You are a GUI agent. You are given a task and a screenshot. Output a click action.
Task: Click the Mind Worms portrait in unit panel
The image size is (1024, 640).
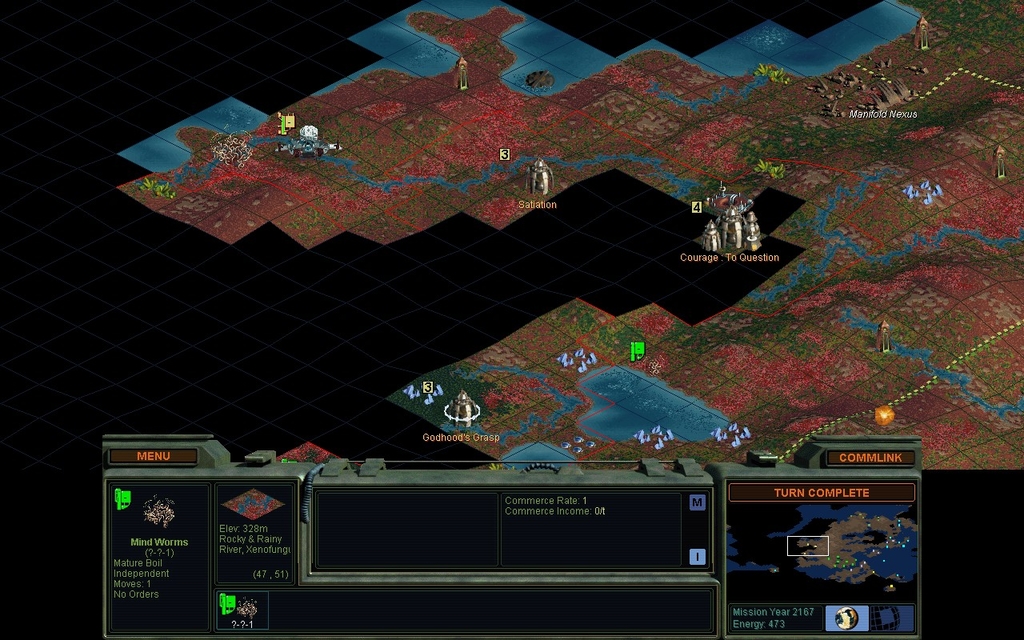[158, 512]
